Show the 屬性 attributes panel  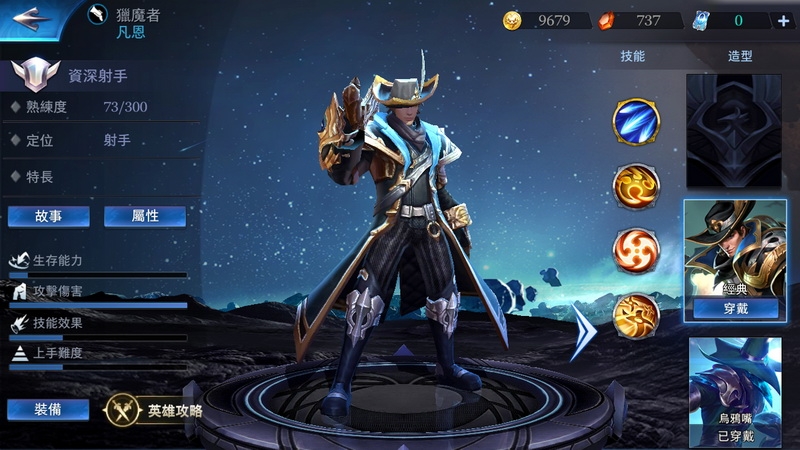pyautogui.click(x=145, y=216)
